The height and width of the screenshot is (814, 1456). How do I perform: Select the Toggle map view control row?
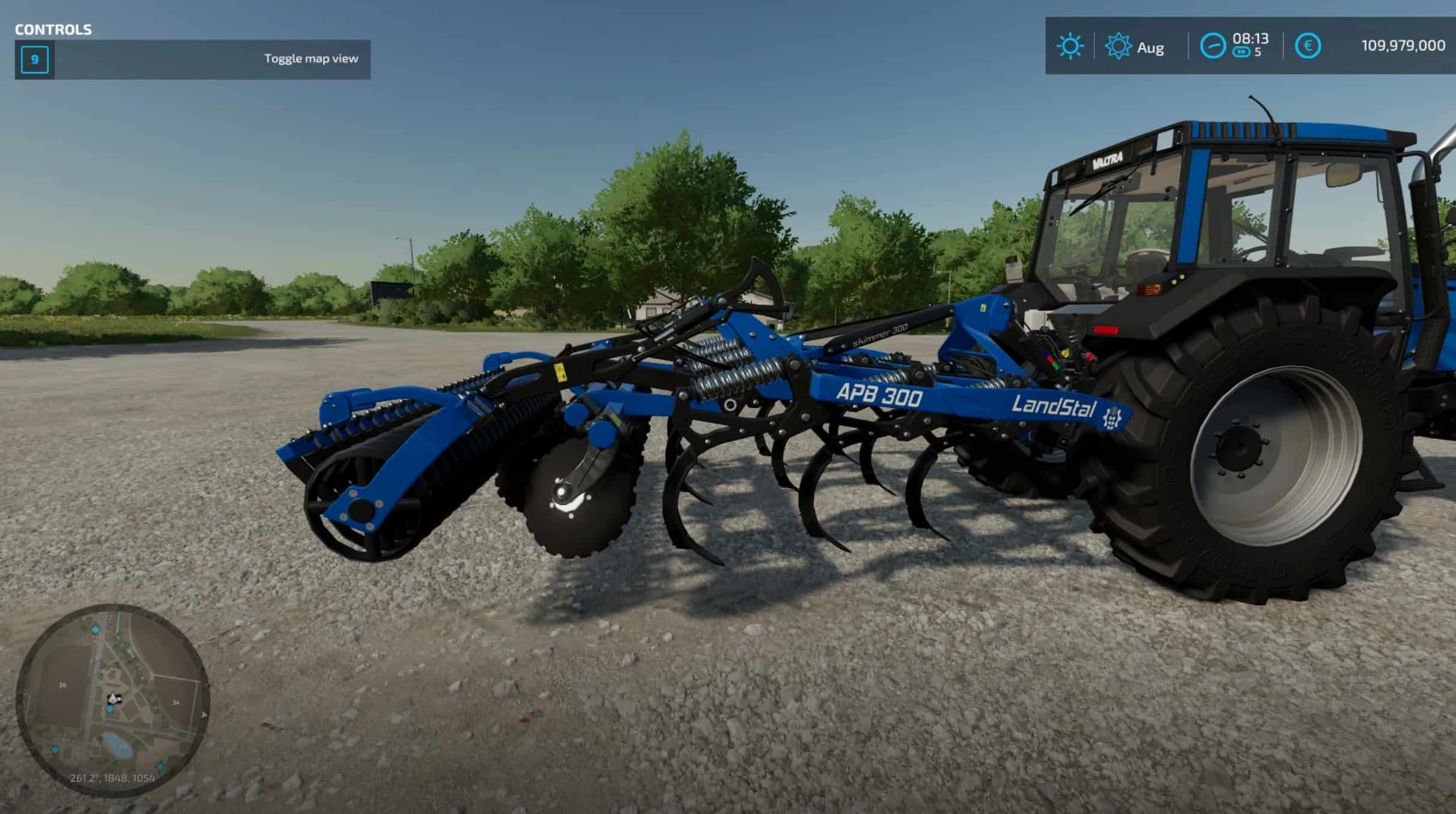(192, 59)
